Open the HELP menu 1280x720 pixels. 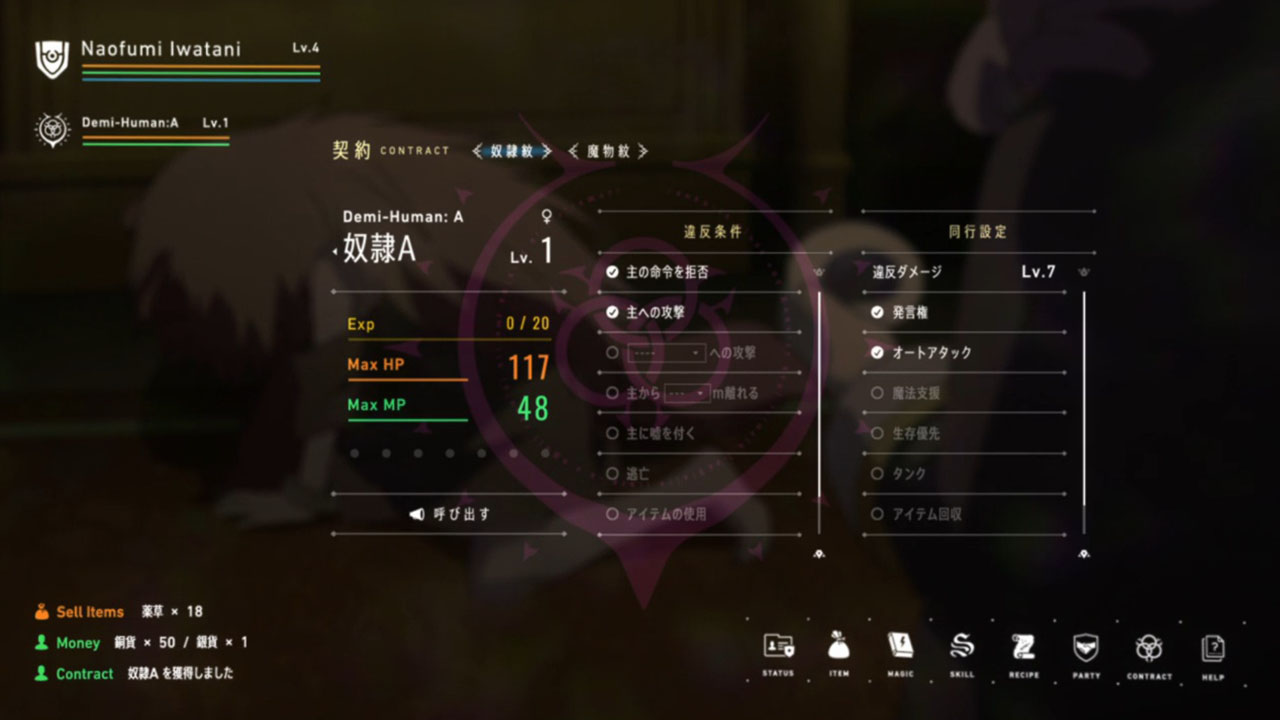tap(1213, 648)
